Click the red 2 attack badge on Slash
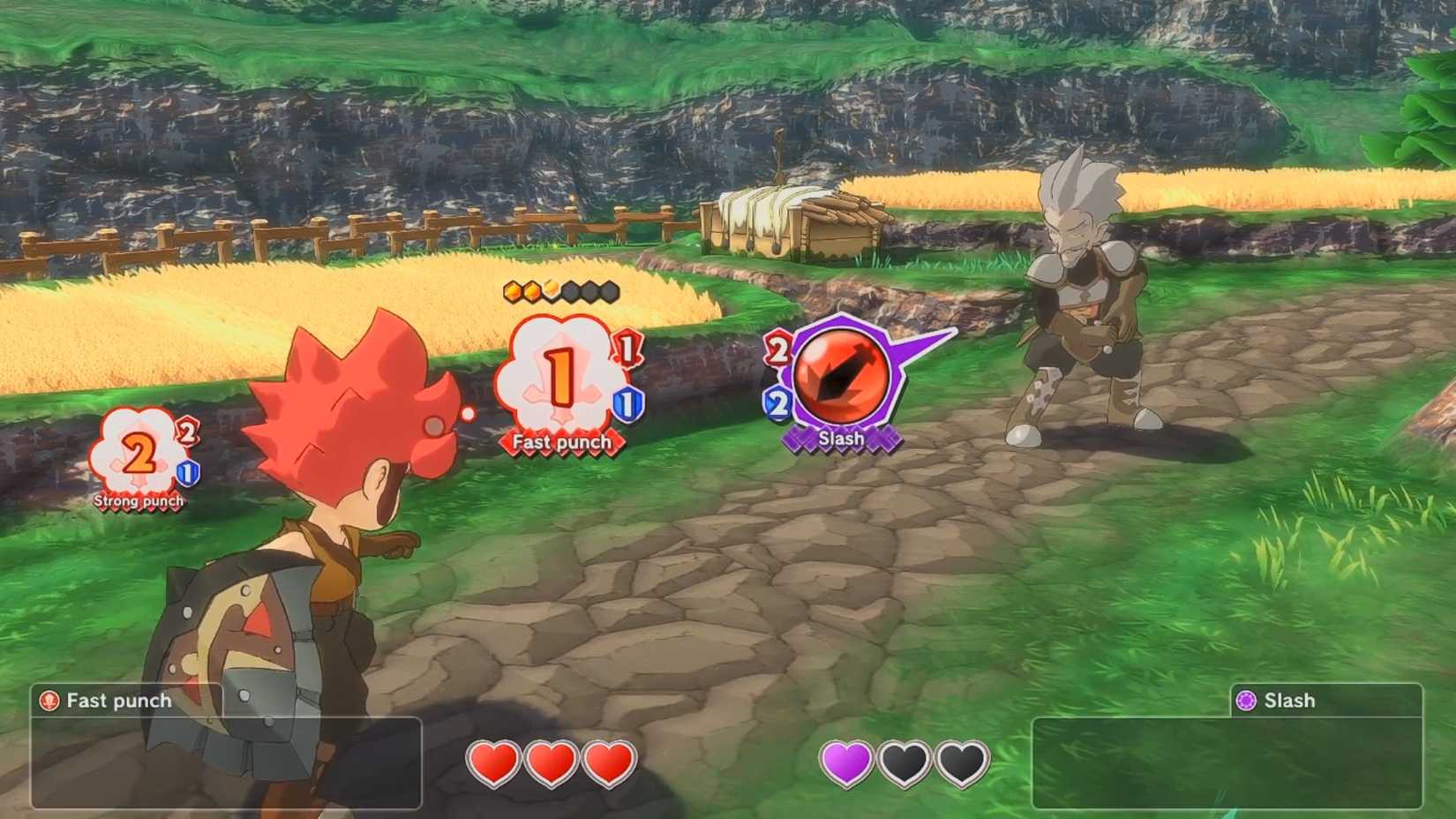The image size is (1456, 819). (779, 347)
